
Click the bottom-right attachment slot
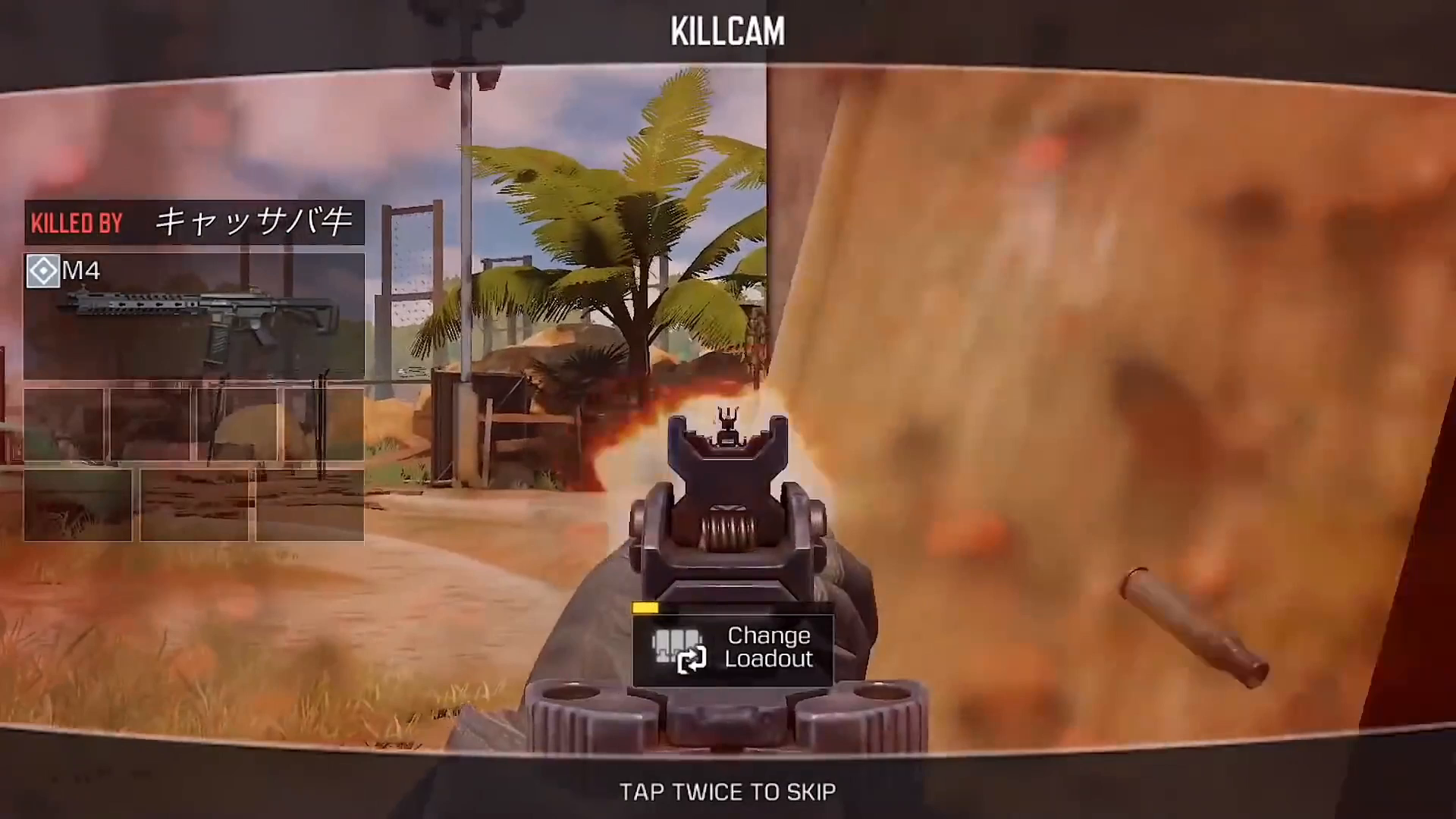309,504
